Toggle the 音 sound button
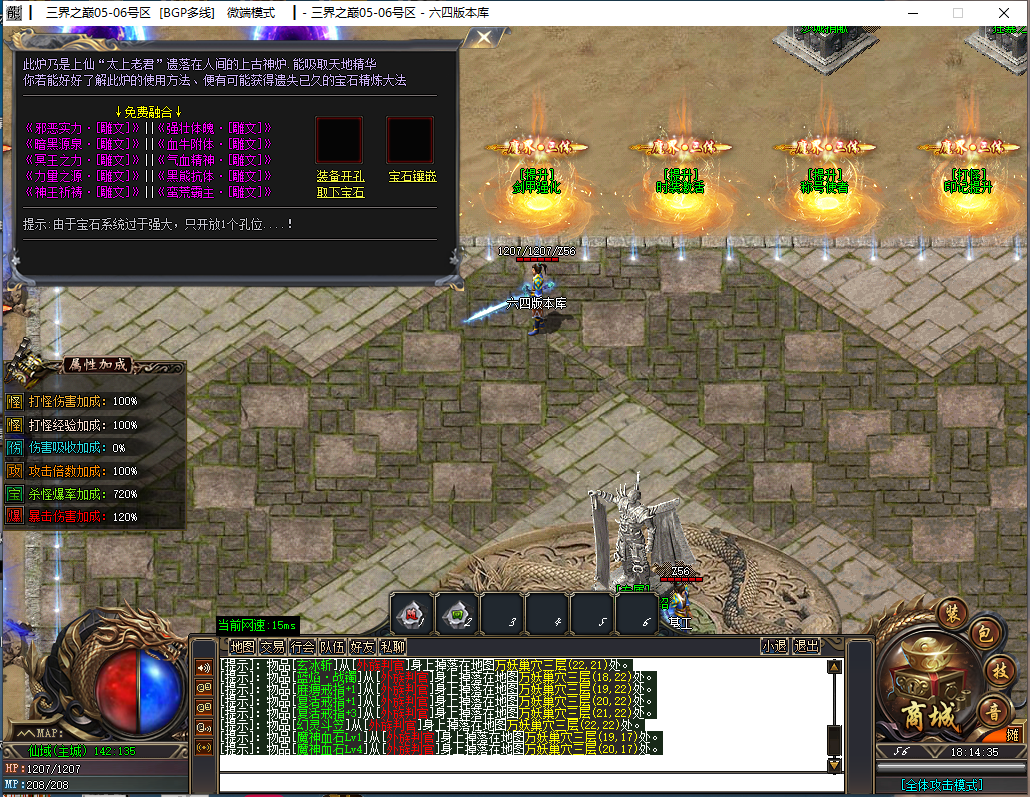This screenshot has height=797, width=1030. point(994,711)
